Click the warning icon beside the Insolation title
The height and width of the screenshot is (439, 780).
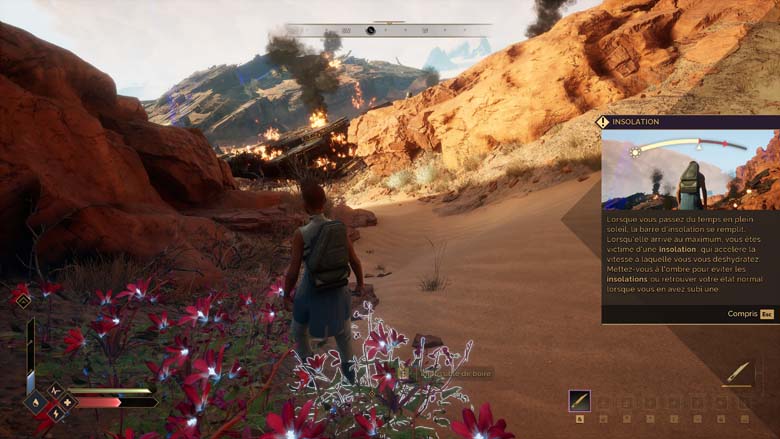(x=602, y=122)
